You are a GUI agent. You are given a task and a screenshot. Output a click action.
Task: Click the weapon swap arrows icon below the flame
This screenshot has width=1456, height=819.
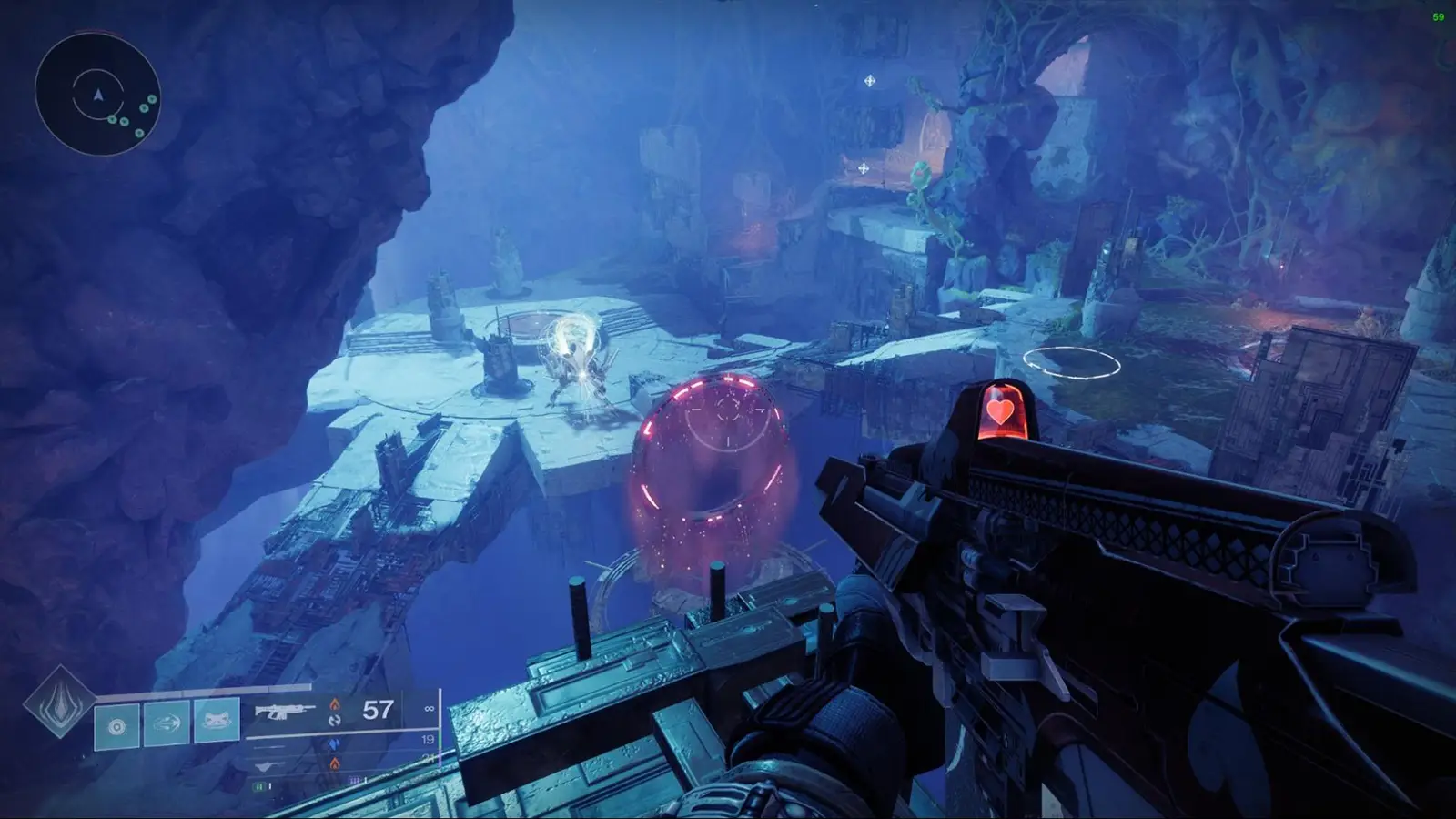[x=336, y=722]
